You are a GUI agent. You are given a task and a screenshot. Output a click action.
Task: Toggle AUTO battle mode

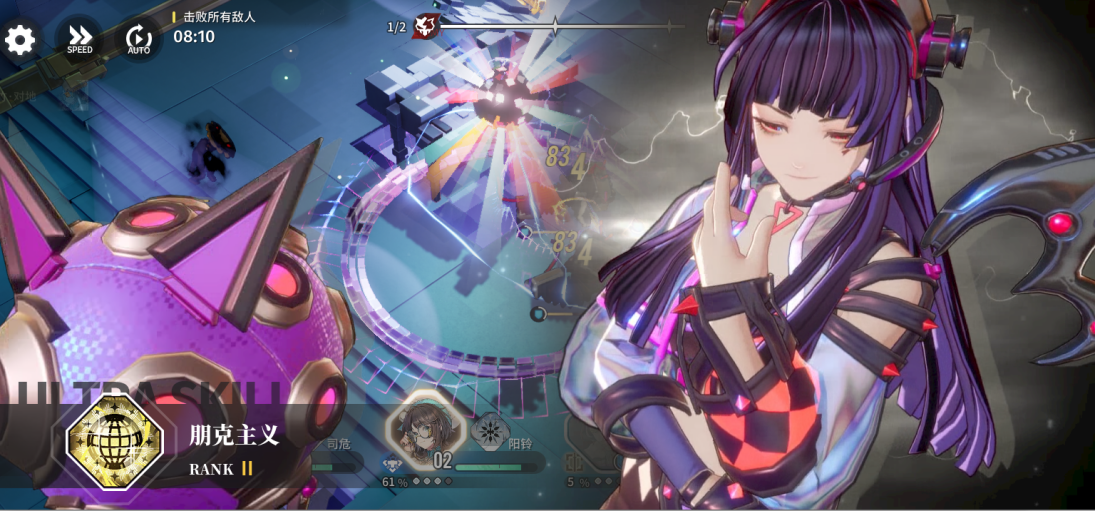[x=138, y=40]
